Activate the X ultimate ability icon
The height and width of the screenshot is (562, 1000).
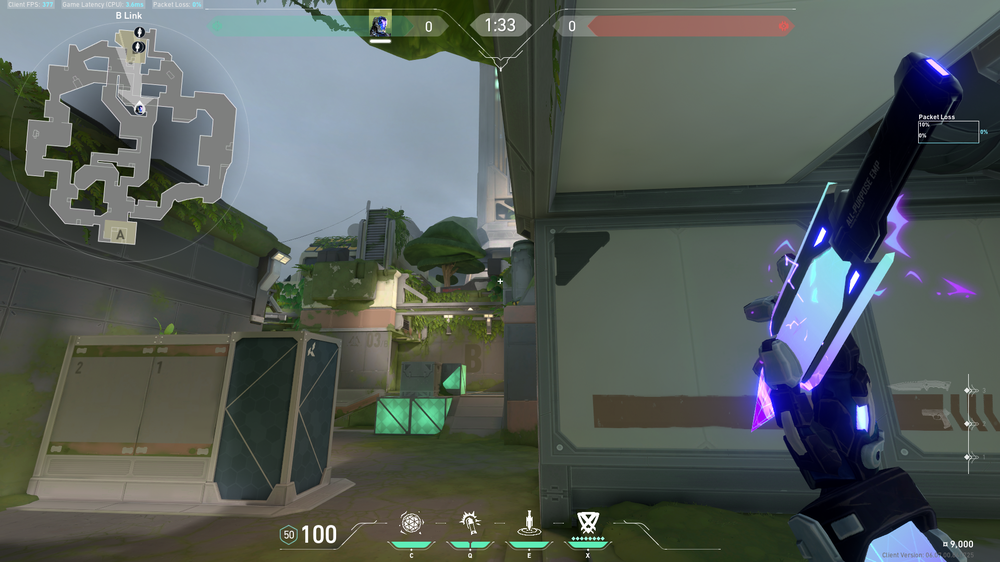tap(587, 522)
